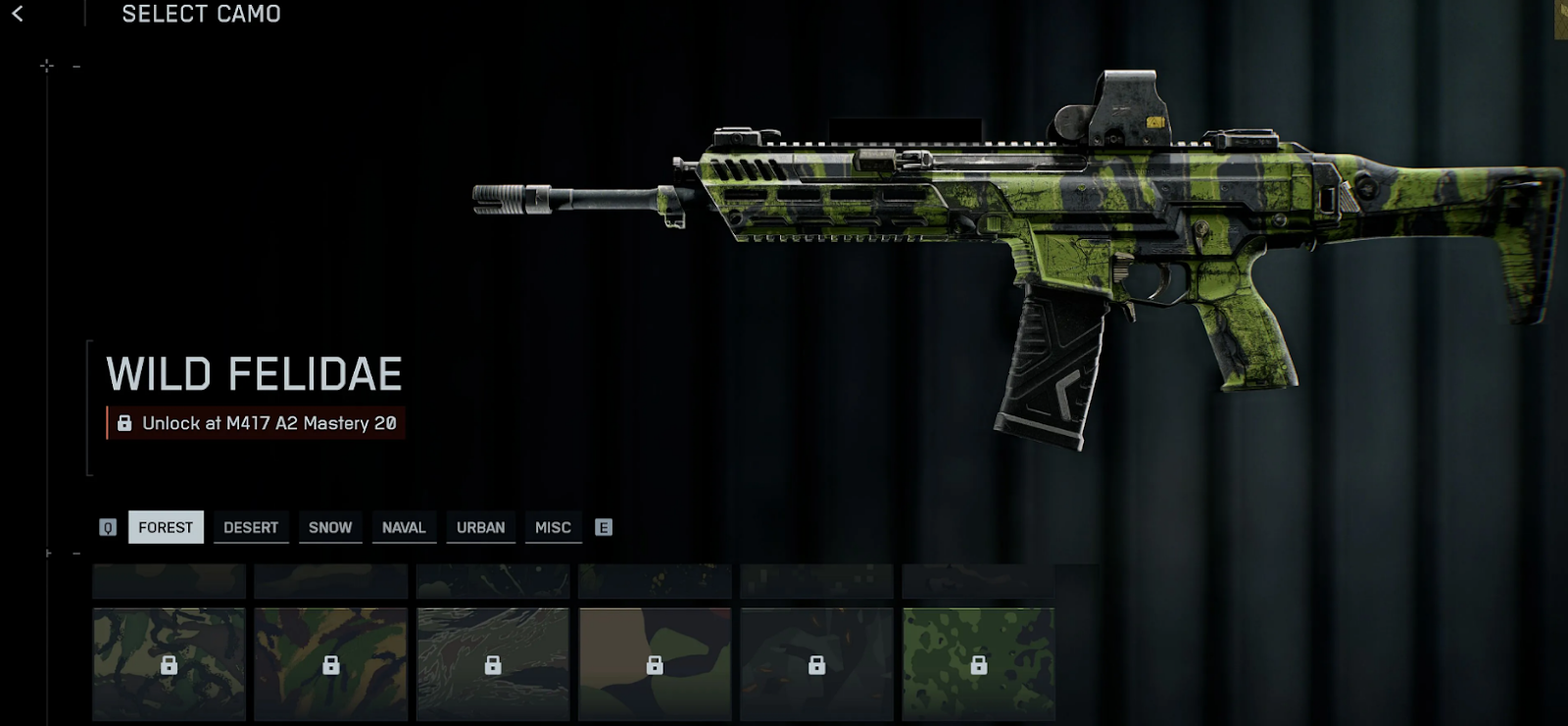
Task: Select the Snow camo tab
Action: click(330, 527)
